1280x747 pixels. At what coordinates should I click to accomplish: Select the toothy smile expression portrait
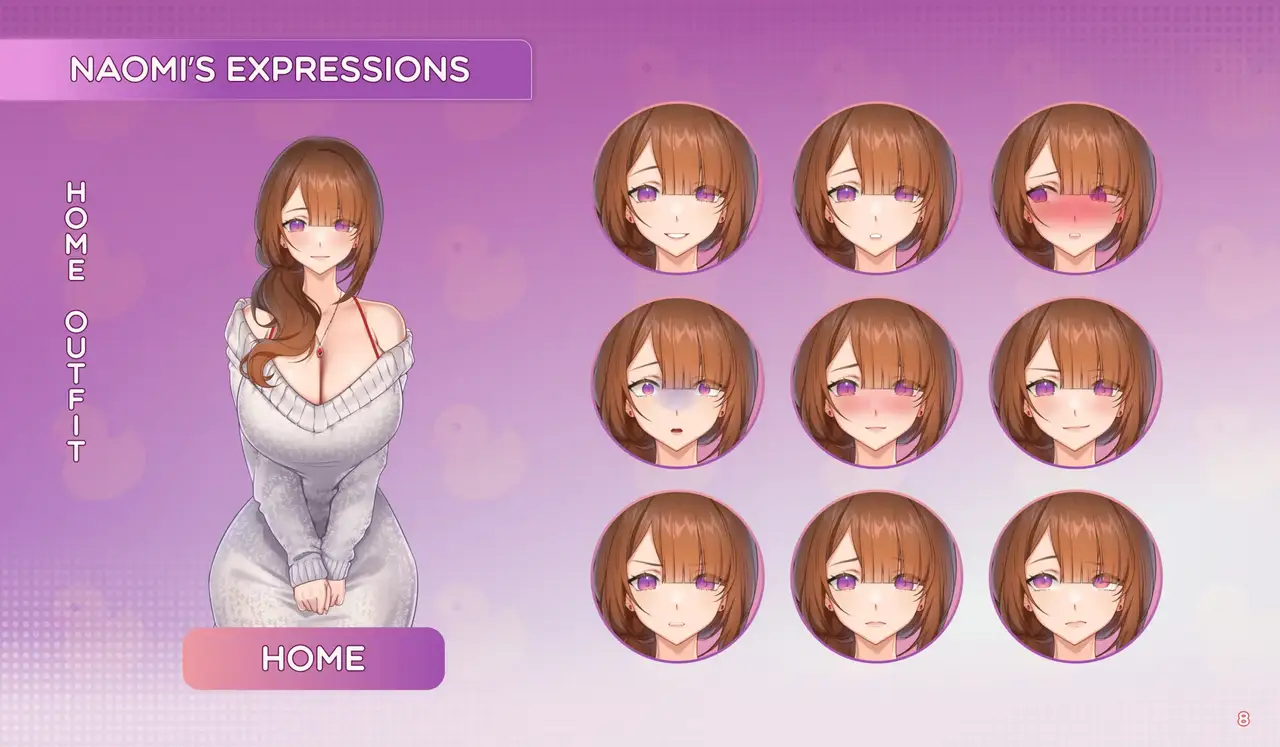click(677, 187)
